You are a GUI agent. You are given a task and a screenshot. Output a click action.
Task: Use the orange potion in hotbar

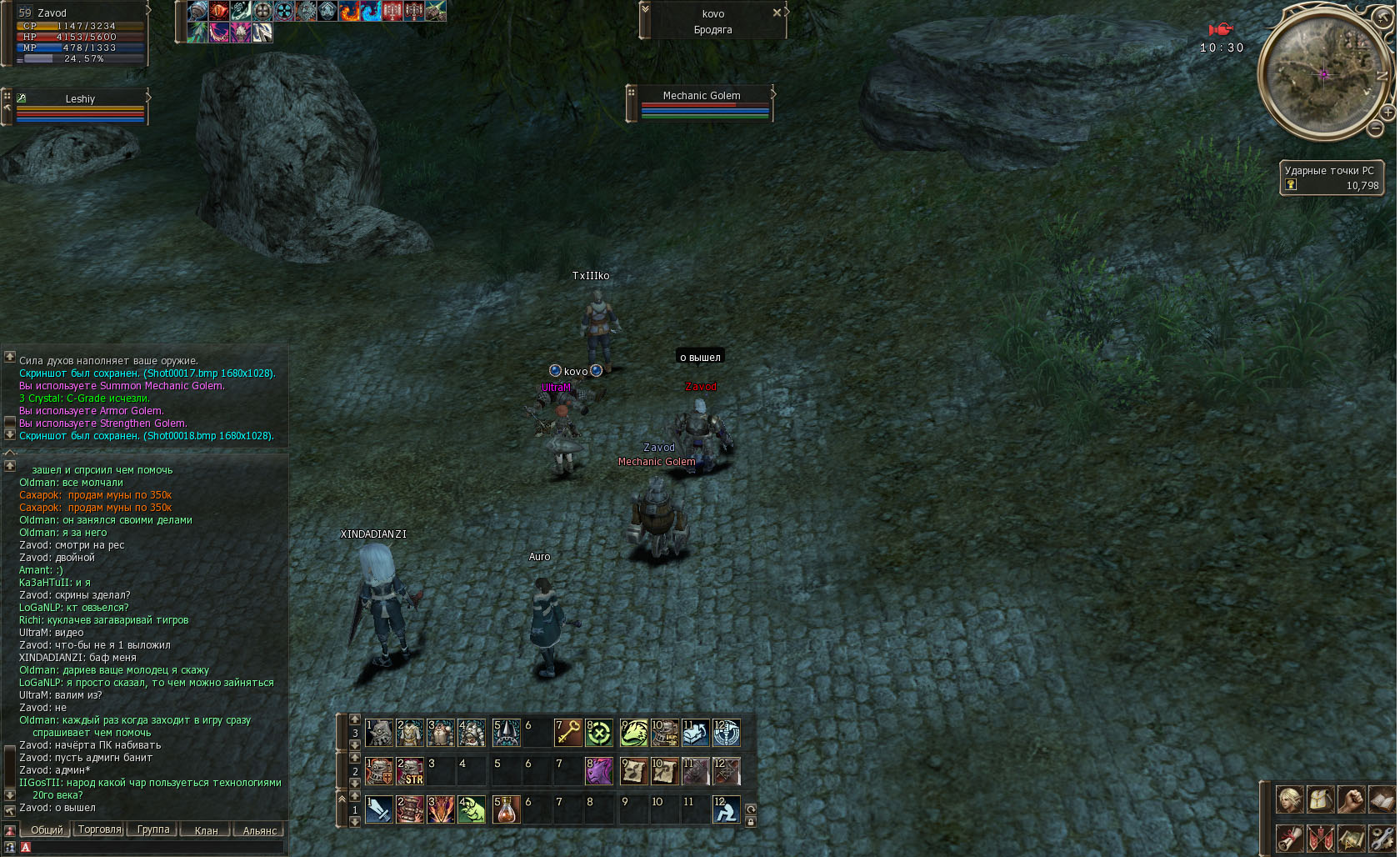506,809
